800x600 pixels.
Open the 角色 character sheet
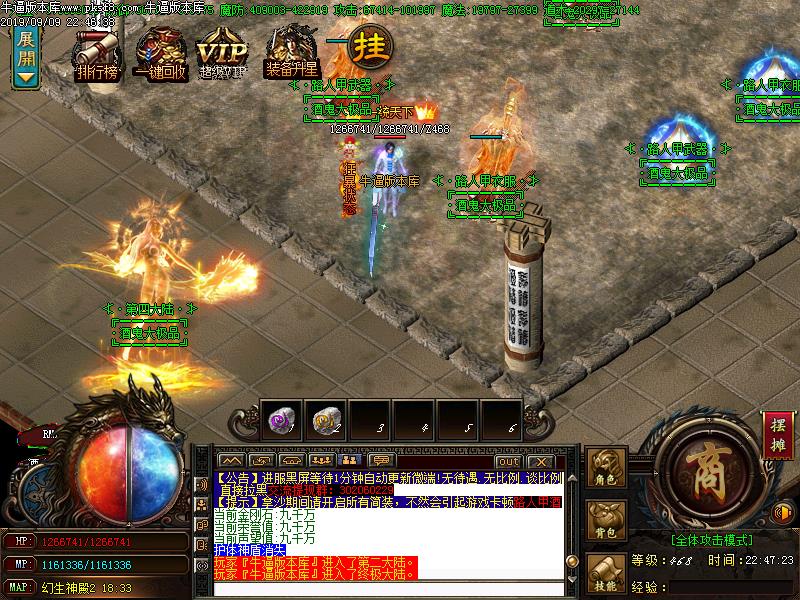tap(607, 469)
